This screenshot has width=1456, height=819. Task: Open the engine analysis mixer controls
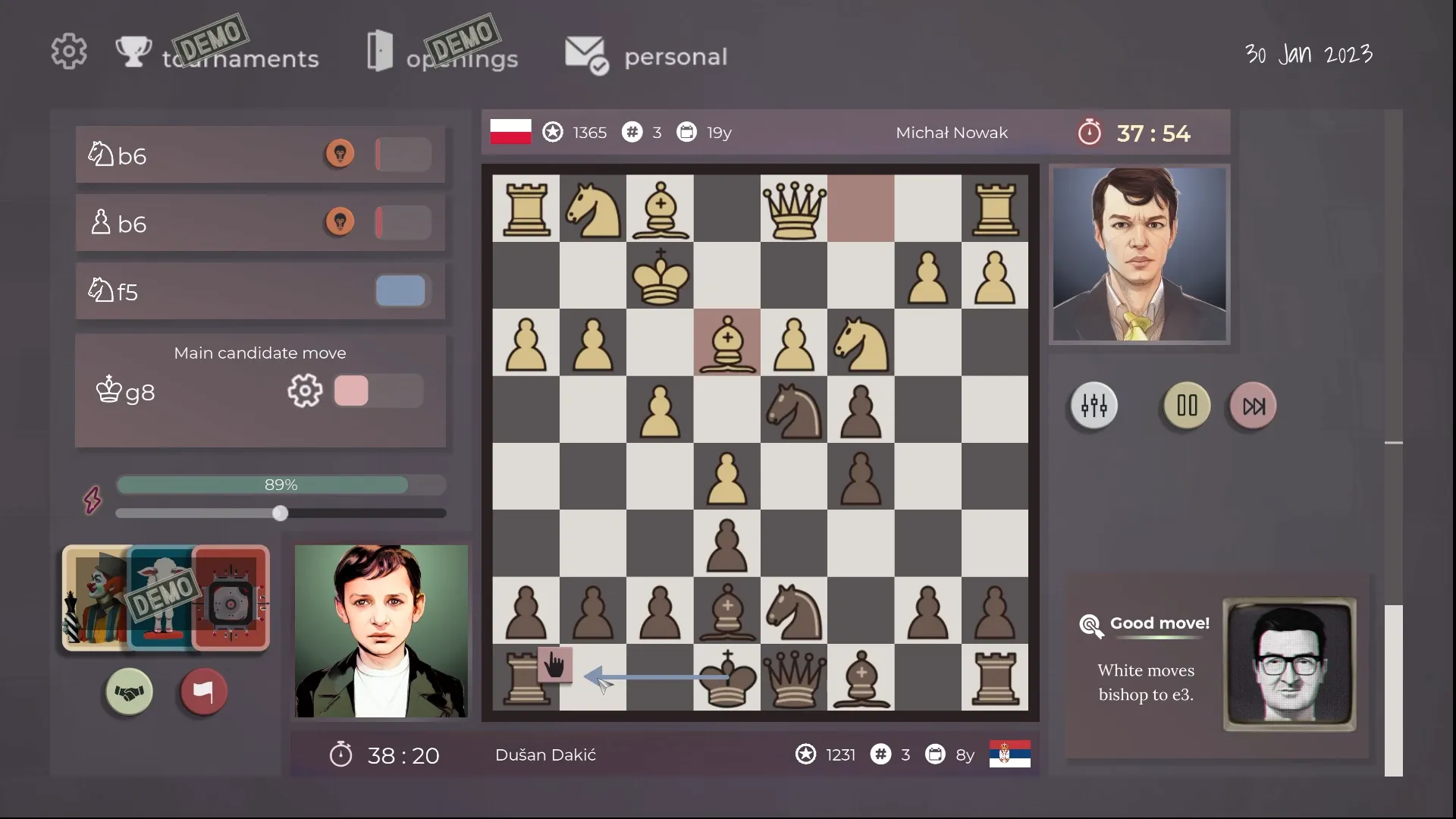(1094, 406)
